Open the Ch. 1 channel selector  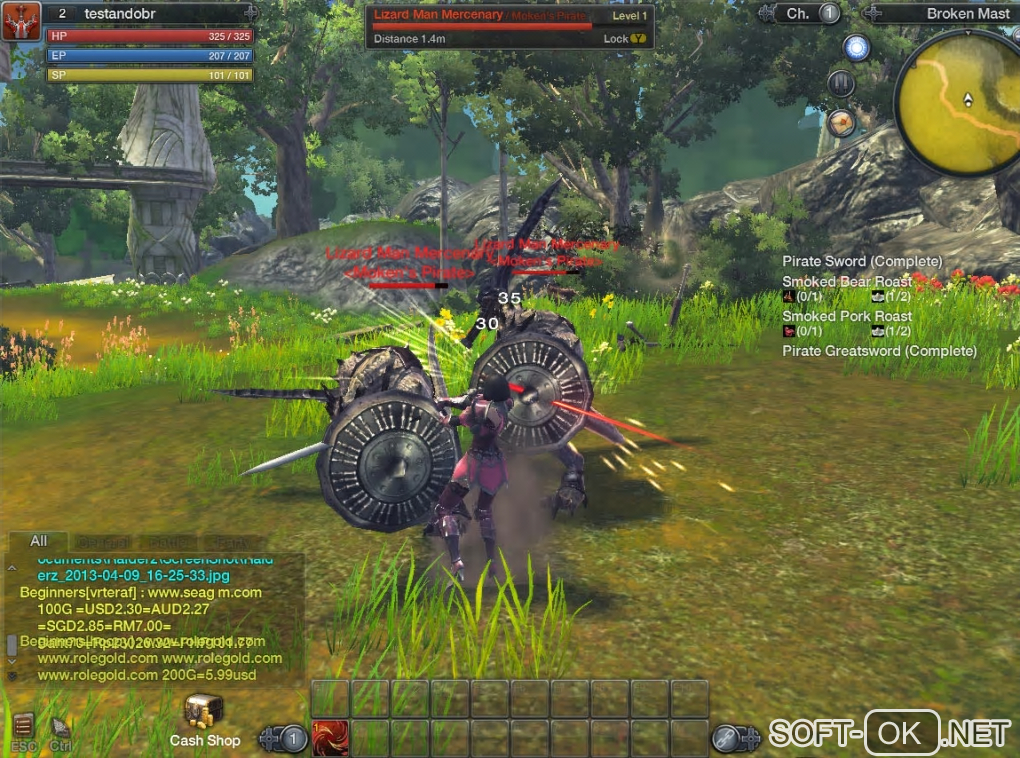click(812, 13)
